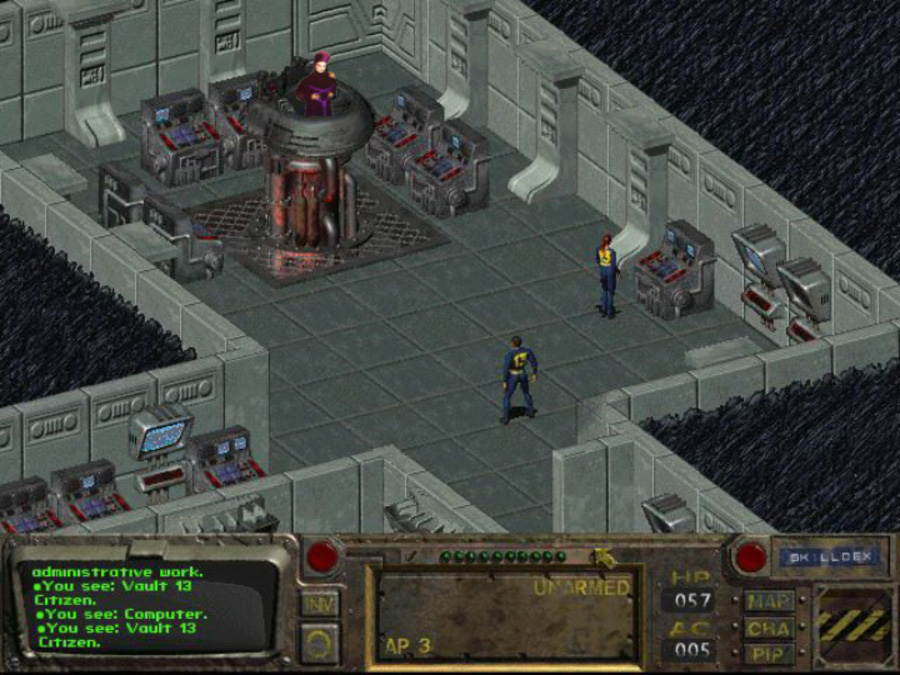
Task: Show the character sheet via CHA
Action: click(769, 629)
